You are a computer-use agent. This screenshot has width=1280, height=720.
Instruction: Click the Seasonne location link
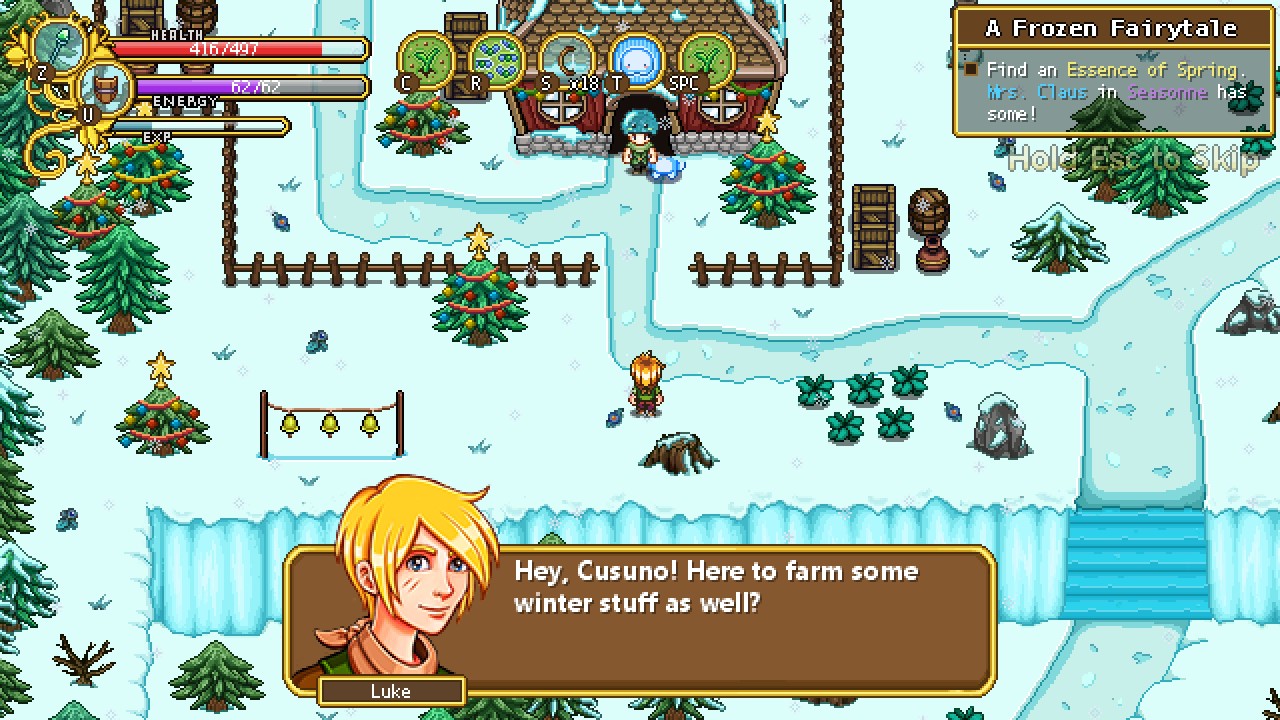1166,92
